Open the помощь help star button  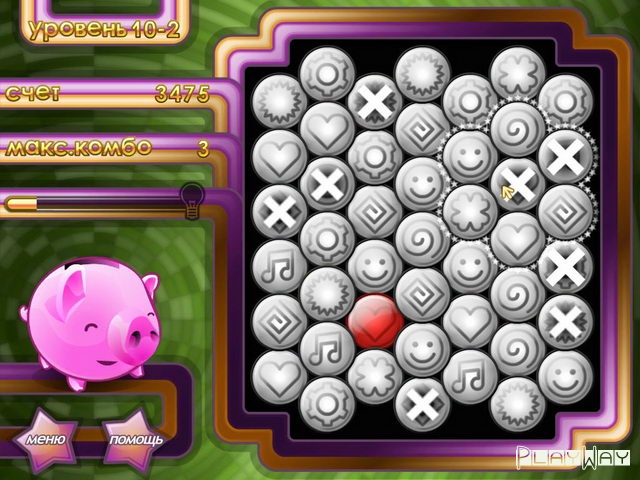pos(135,440)
